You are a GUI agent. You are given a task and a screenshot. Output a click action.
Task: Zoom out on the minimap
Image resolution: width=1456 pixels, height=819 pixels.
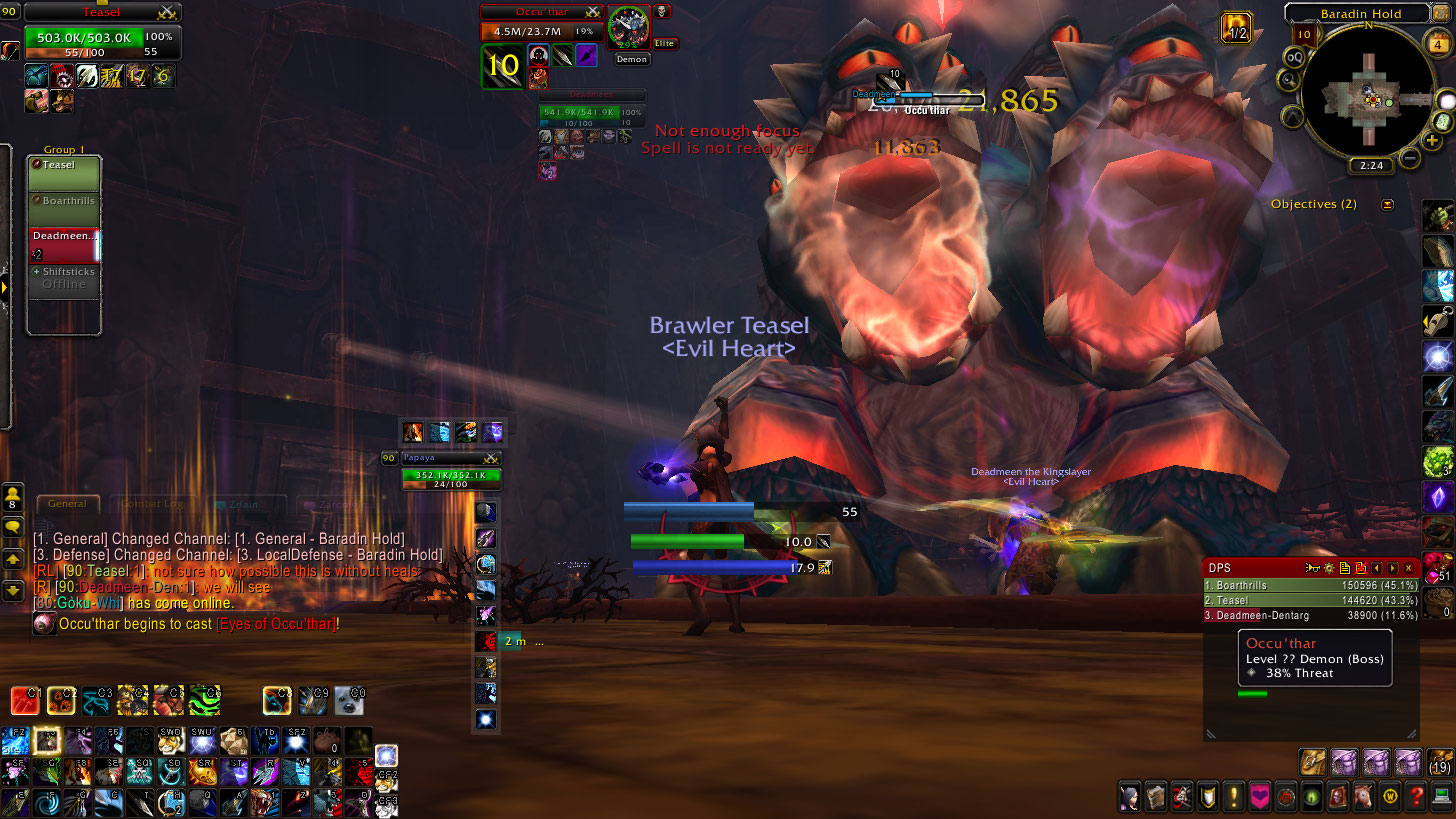[1410, 158]
